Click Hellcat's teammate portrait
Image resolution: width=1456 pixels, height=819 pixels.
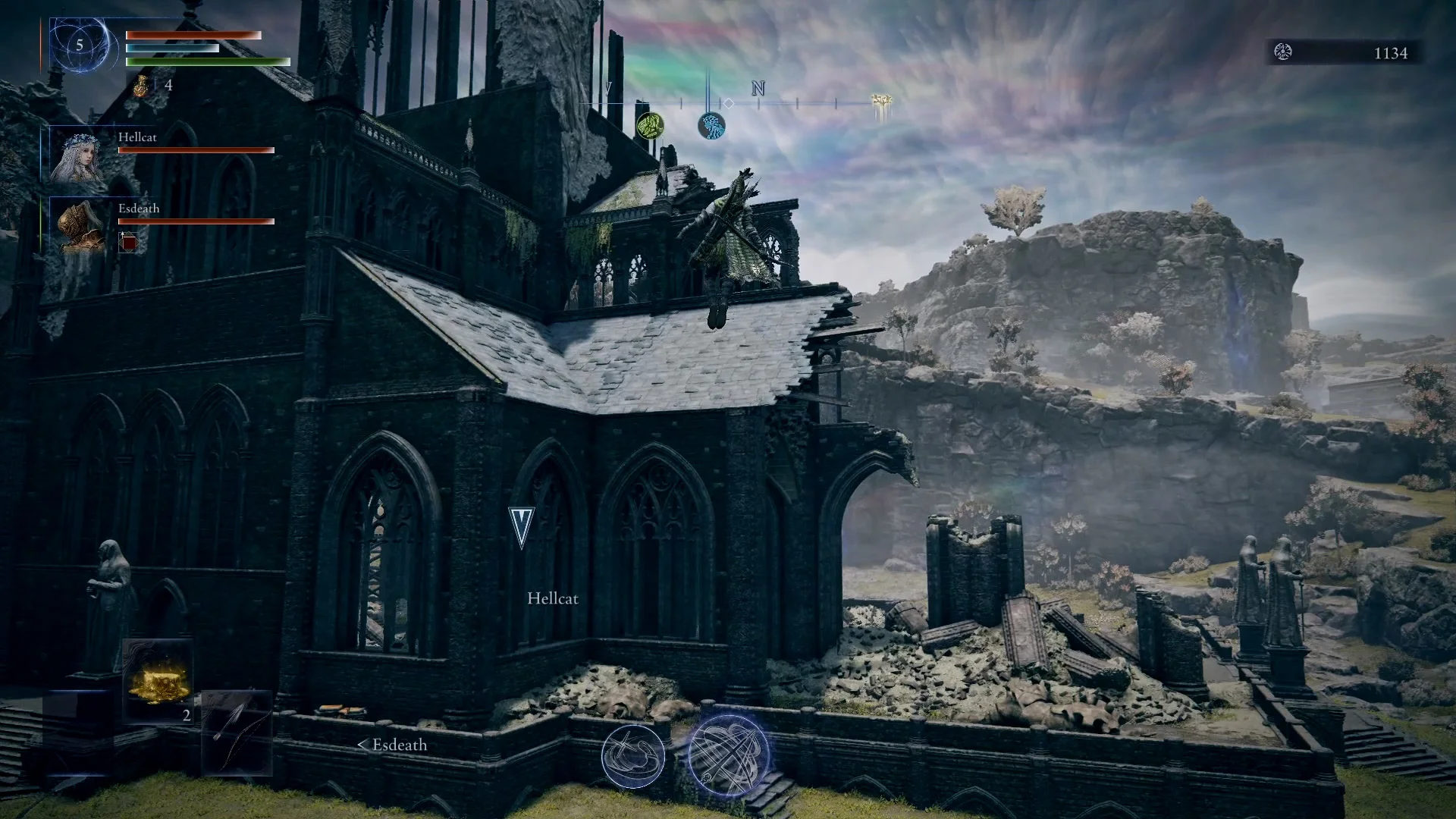(78, 155)
